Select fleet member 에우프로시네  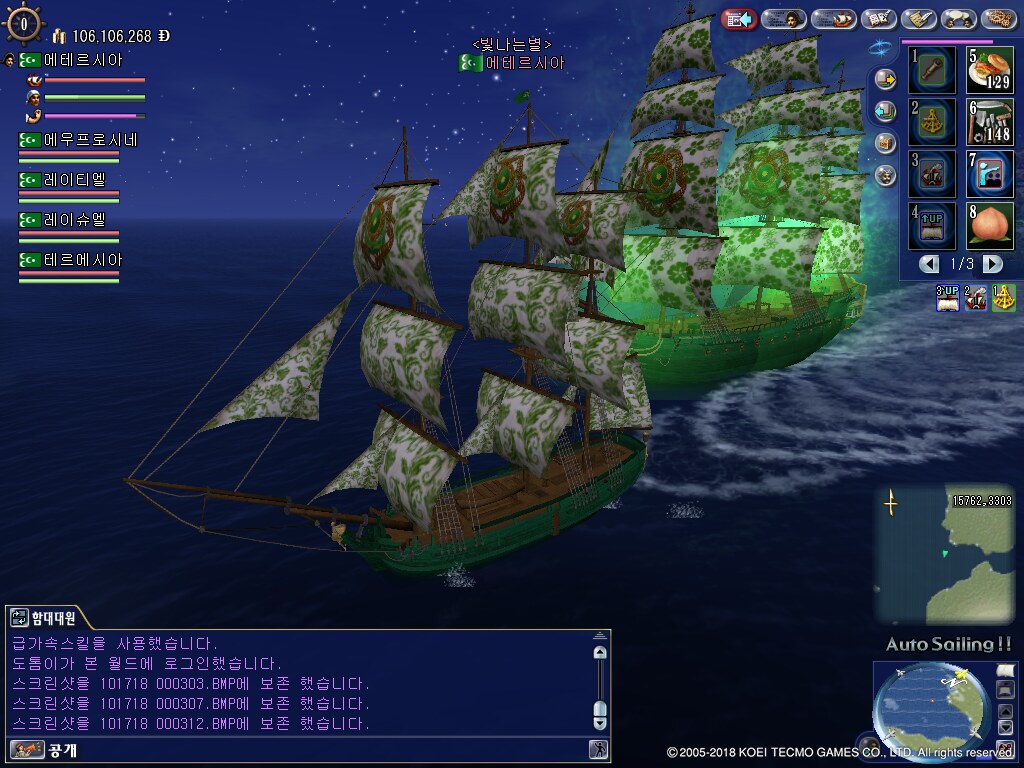click(78, 140)
